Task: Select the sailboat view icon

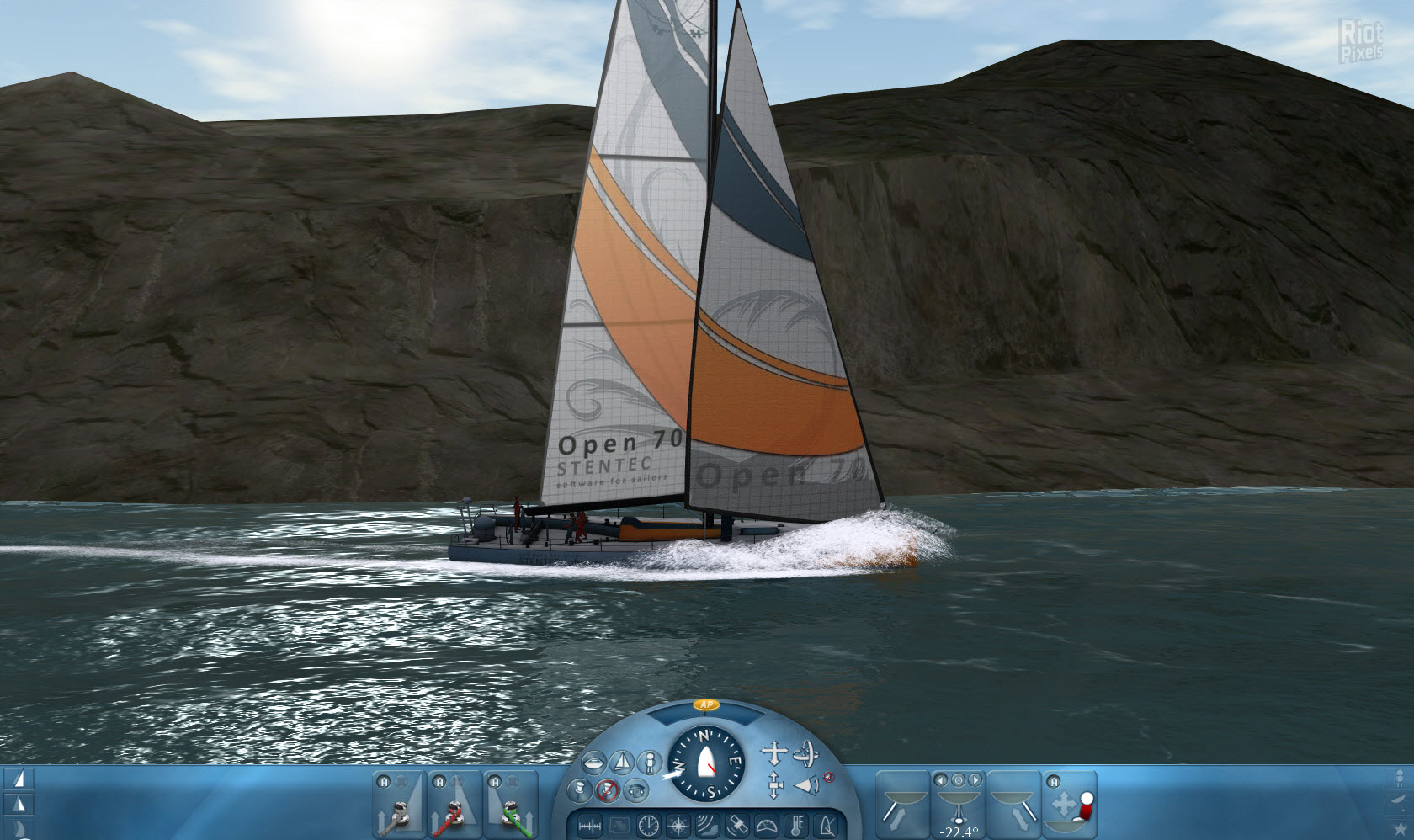Action: click(621, 763)
